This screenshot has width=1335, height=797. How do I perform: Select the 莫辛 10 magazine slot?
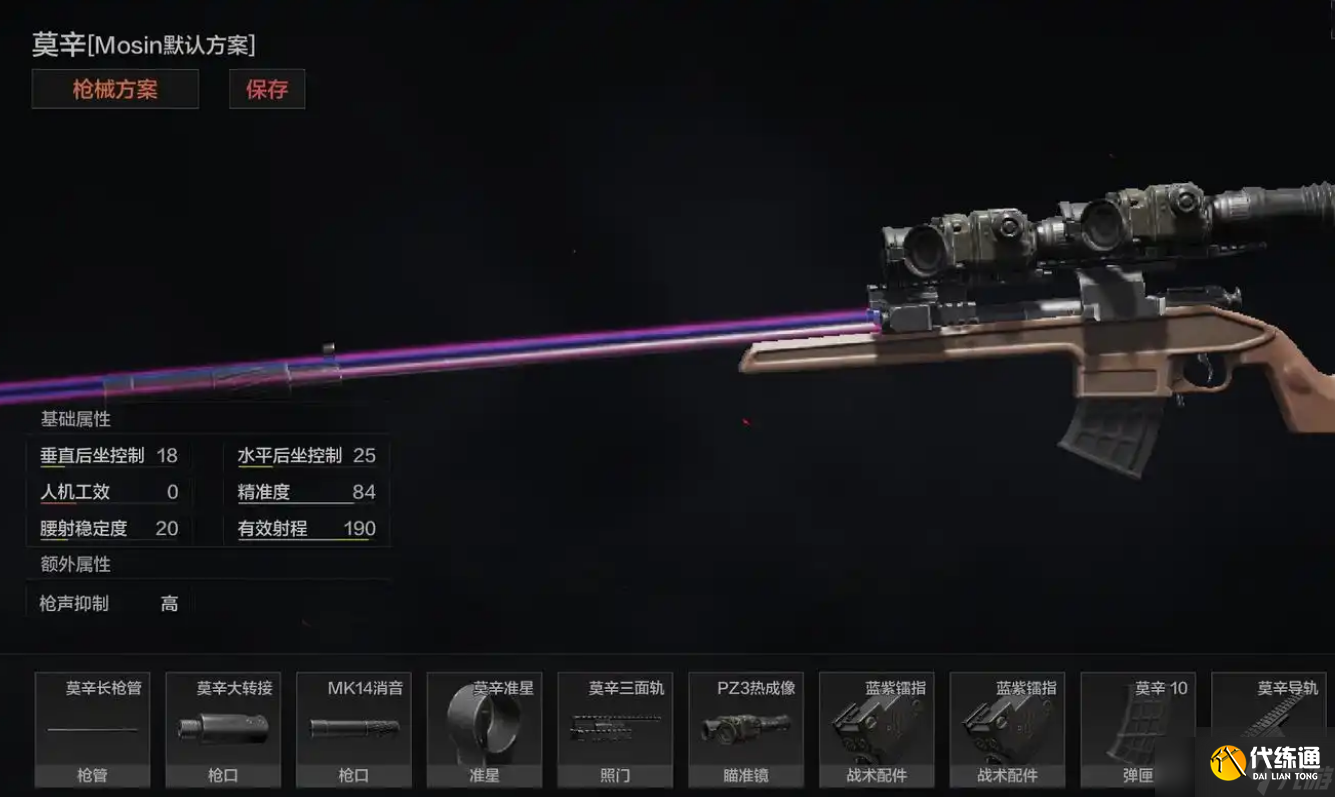point(1138,729)
